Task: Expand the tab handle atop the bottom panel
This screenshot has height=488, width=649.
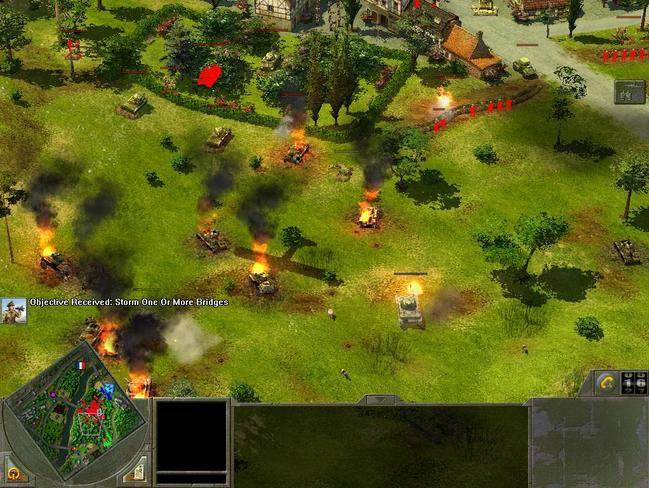Action: click(380, 400)
